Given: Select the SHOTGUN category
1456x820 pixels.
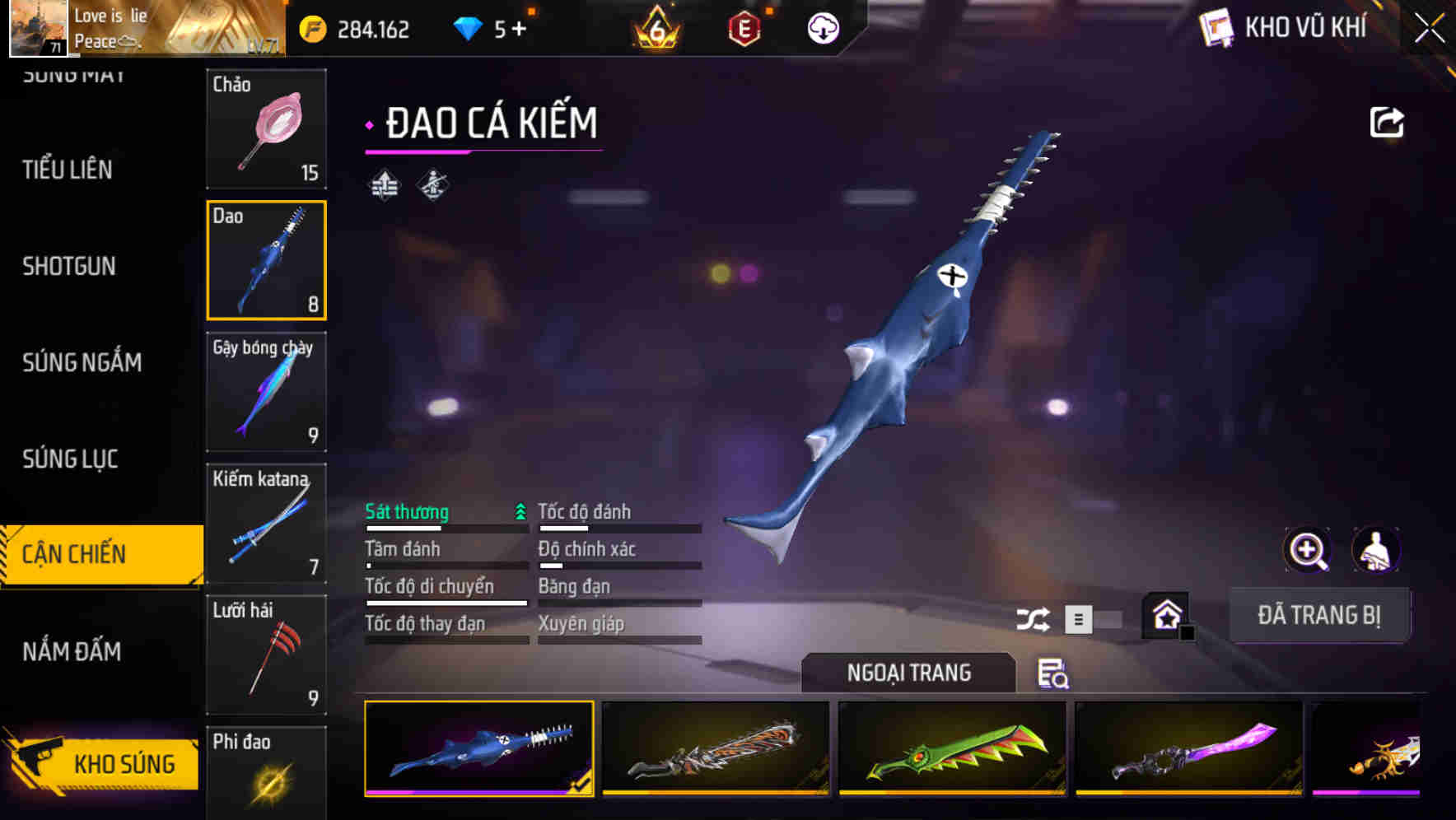Looking at the screenshot, I should pos(69,266).
